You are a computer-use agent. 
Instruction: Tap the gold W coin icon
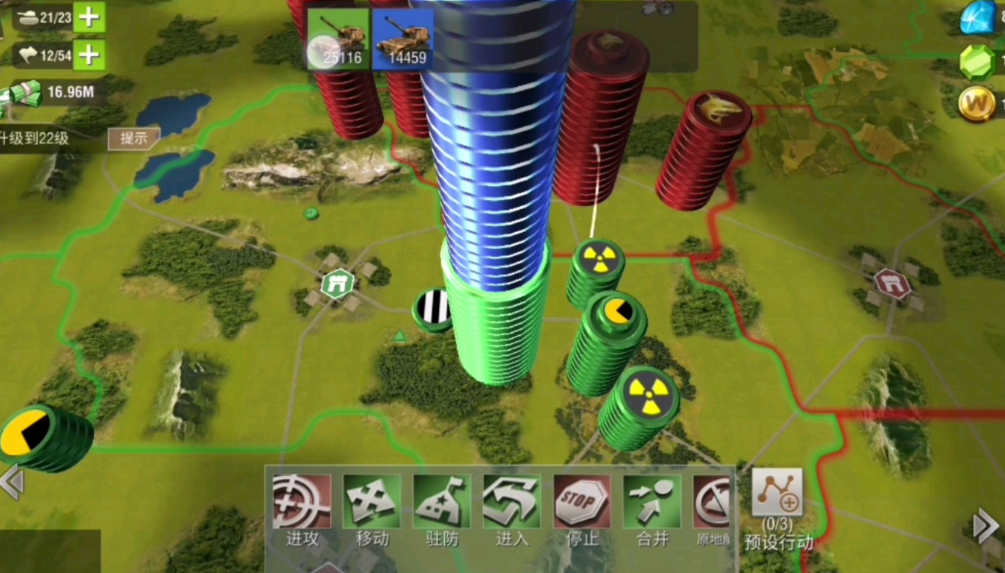coord(978,102)
